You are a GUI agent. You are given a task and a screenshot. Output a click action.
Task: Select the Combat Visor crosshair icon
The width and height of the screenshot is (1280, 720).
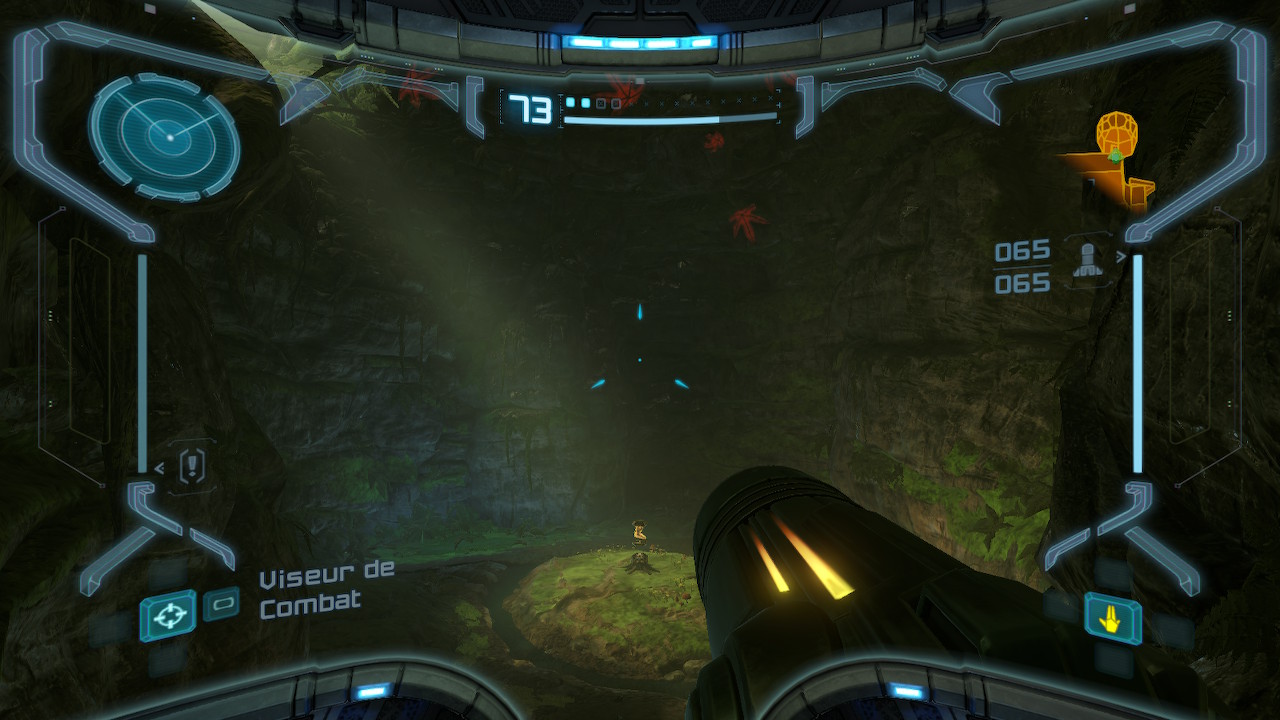(x=167, y=614)
